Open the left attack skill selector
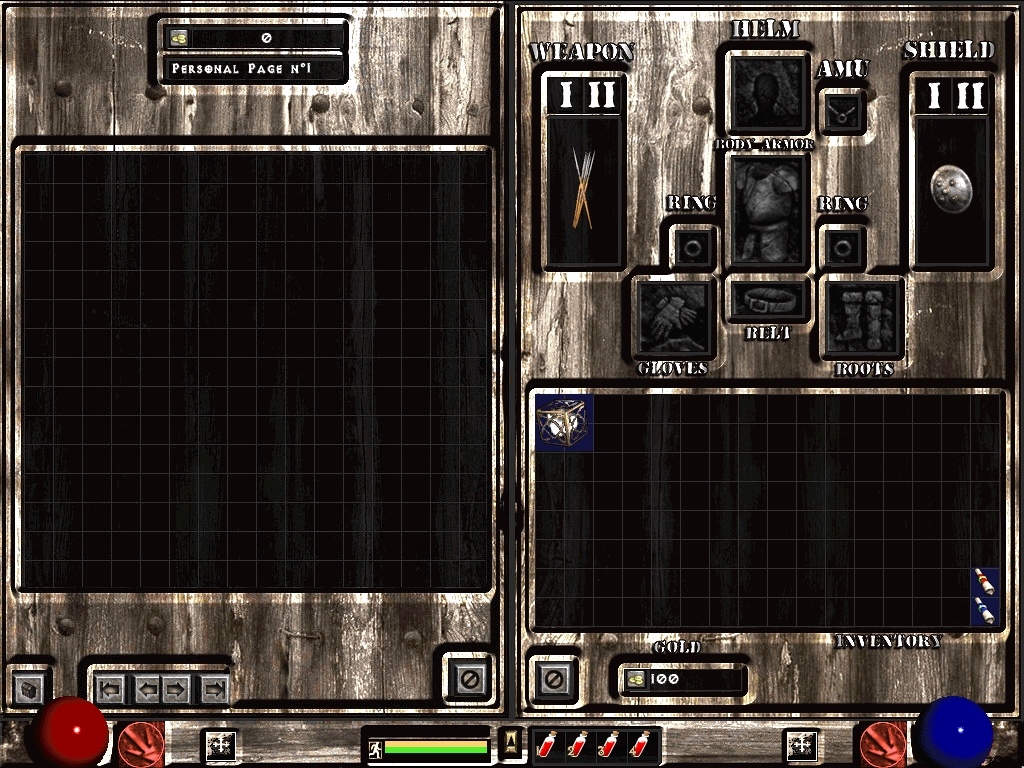This screenshot has height=768, width=1024. pos(141,744)
